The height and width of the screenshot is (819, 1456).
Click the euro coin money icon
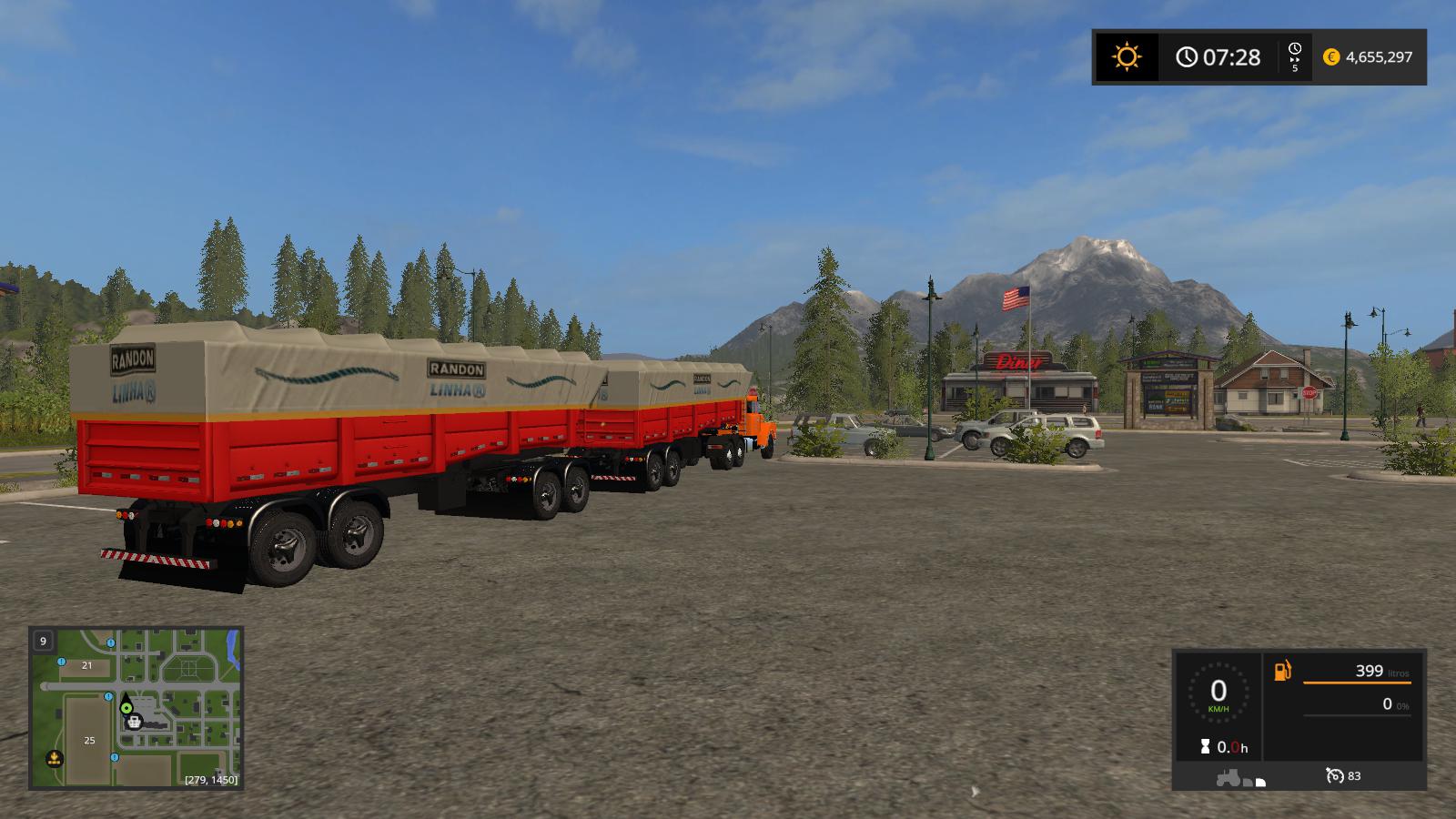click(1331, 57)
